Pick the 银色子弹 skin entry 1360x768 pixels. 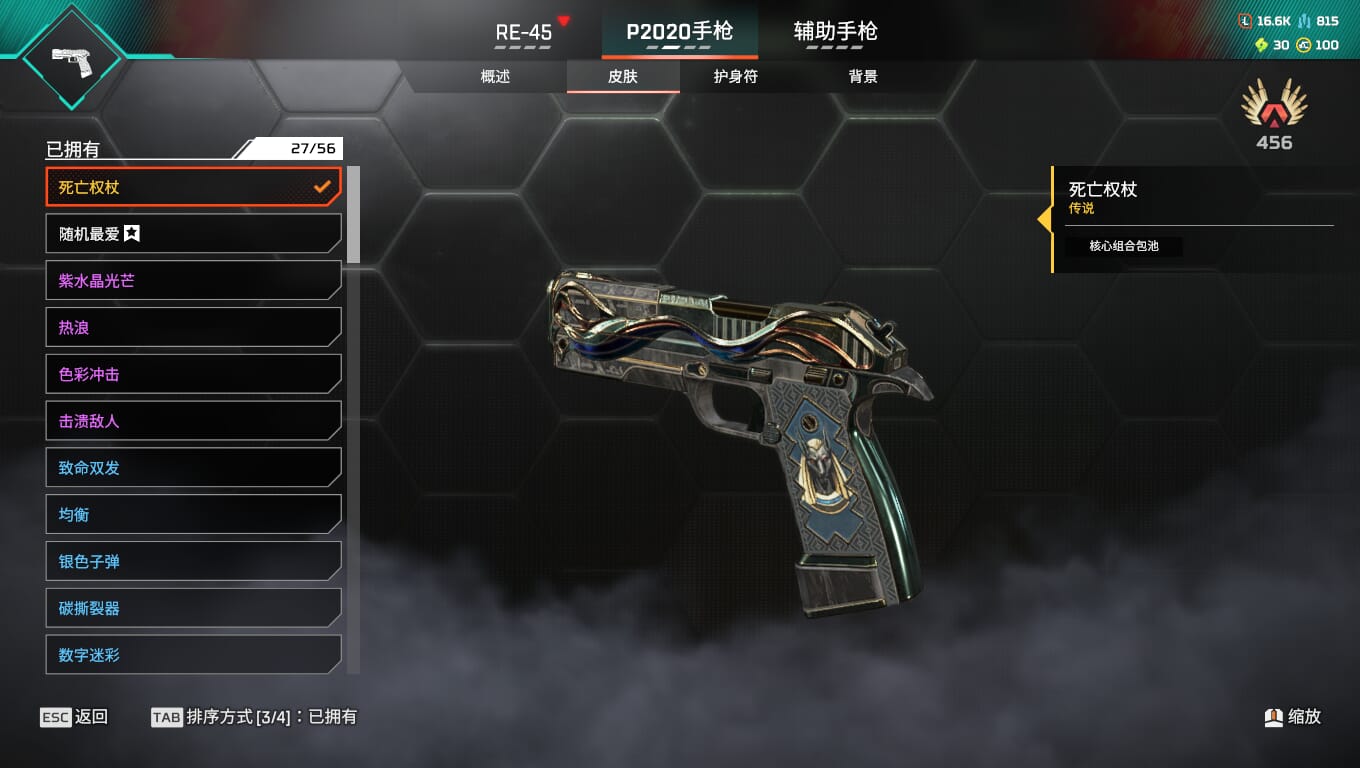click(x=194, y=562)
